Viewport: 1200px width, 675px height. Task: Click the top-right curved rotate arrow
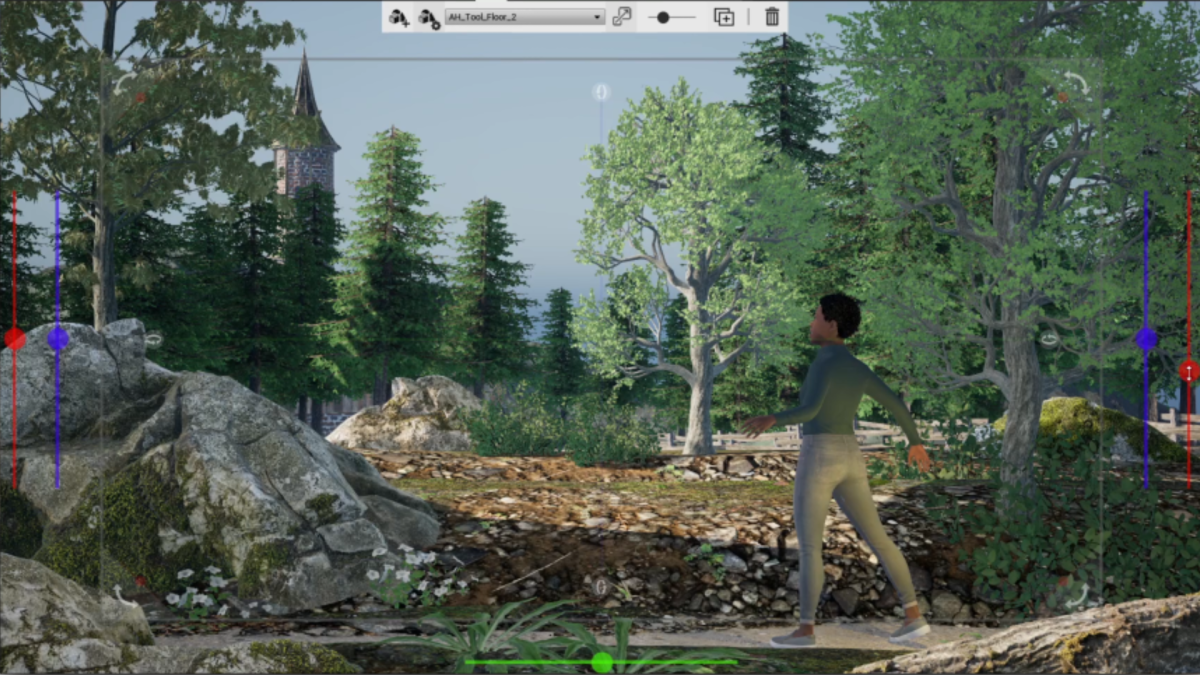[1077, 83]
